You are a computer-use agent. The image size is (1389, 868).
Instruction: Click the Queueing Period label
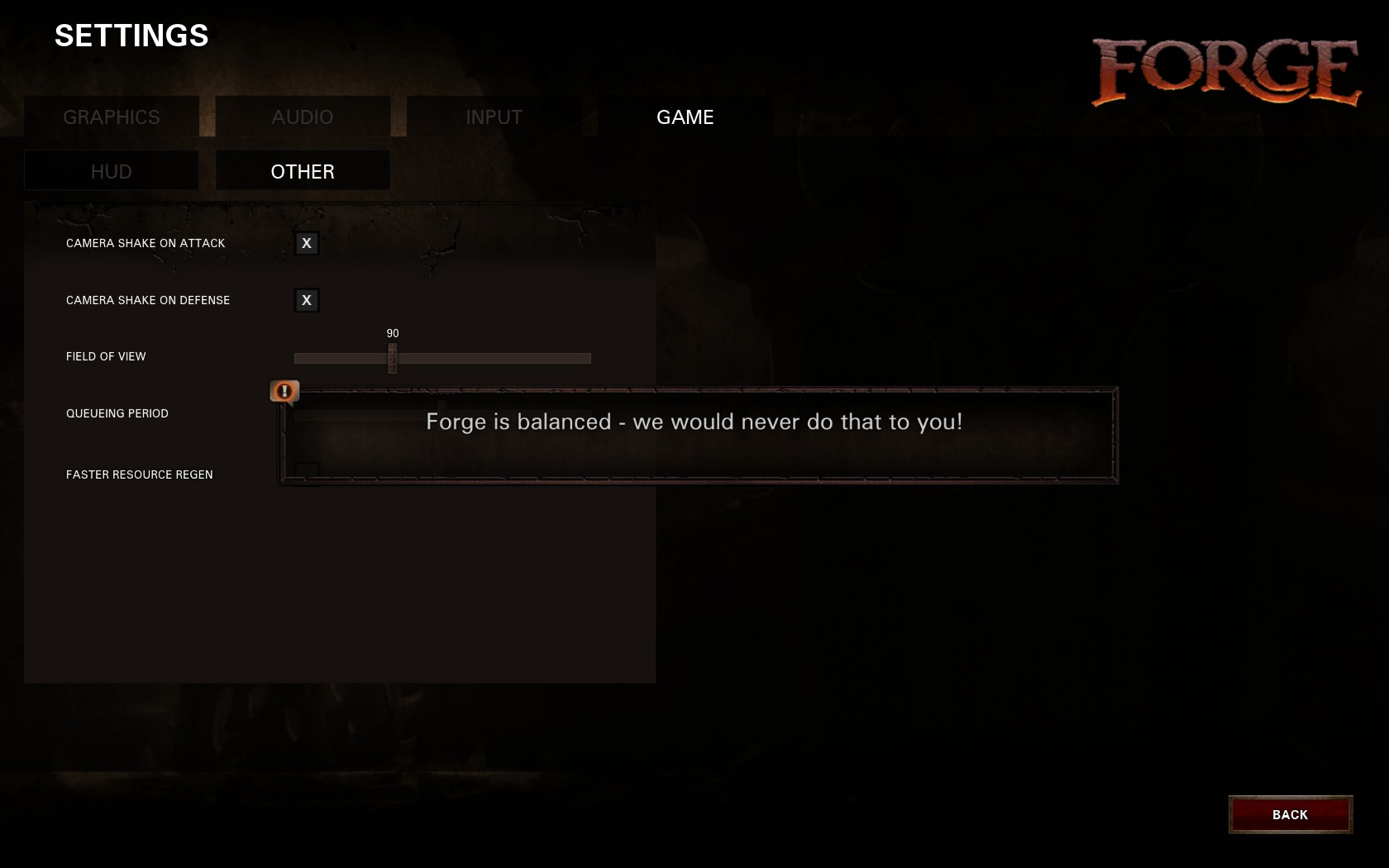coord(117,413)
